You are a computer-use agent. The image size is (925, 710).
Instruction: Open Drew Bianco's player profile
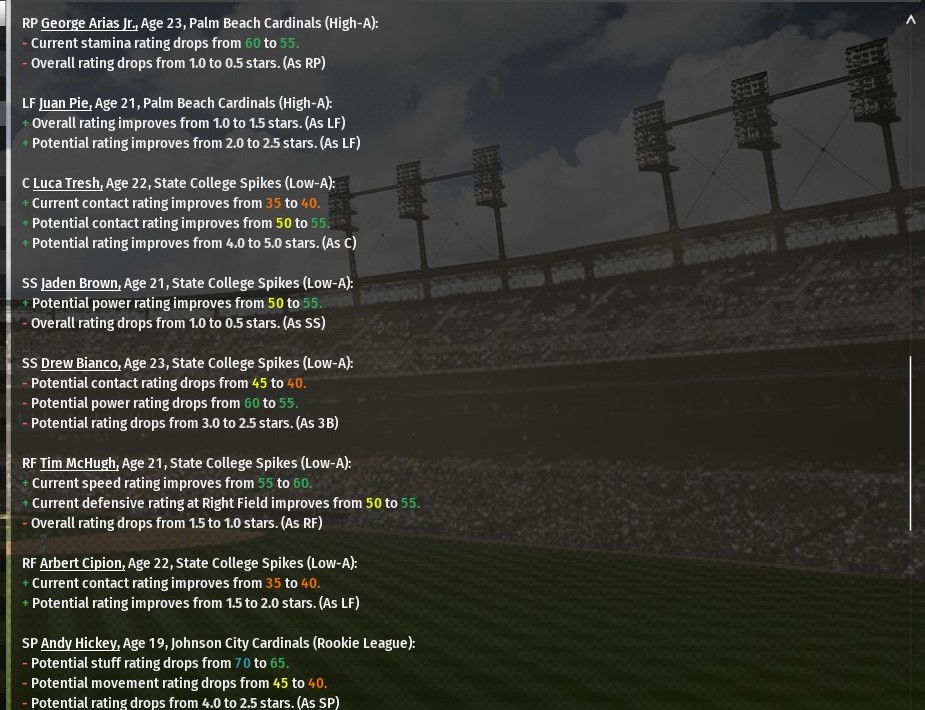coord(80,363)
